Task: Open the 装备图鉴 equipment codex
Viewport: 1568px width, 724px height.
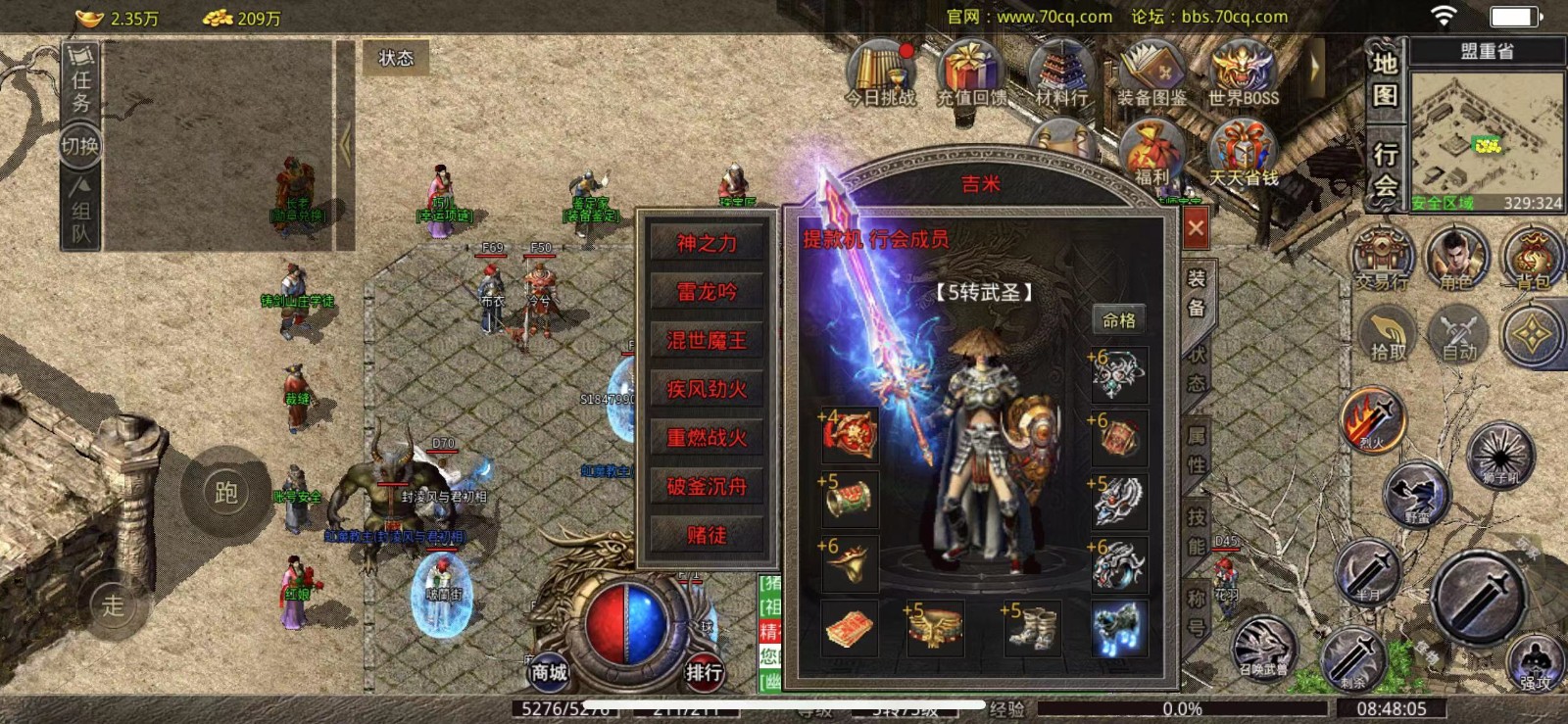Action: (1152, 74)
